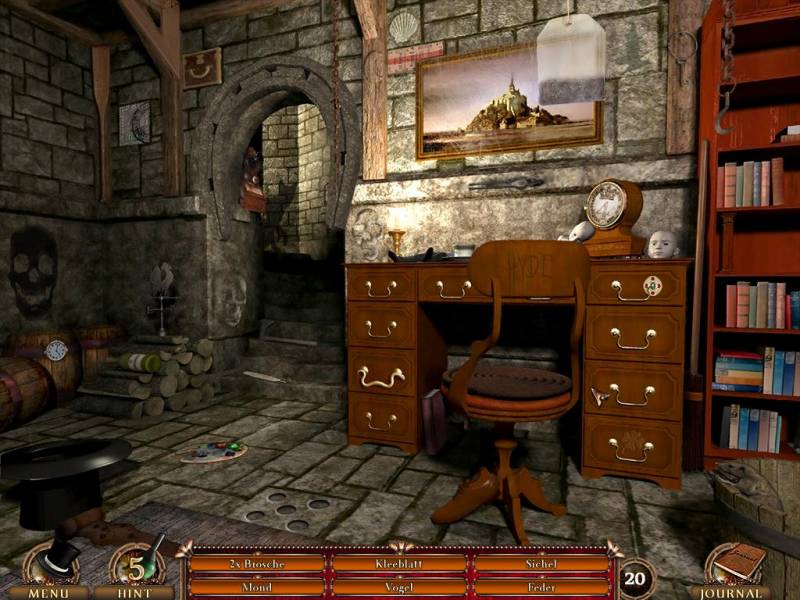Open the Menu button with top hat
This screenshot has width=800, height=600.
(x=50, y=570)
